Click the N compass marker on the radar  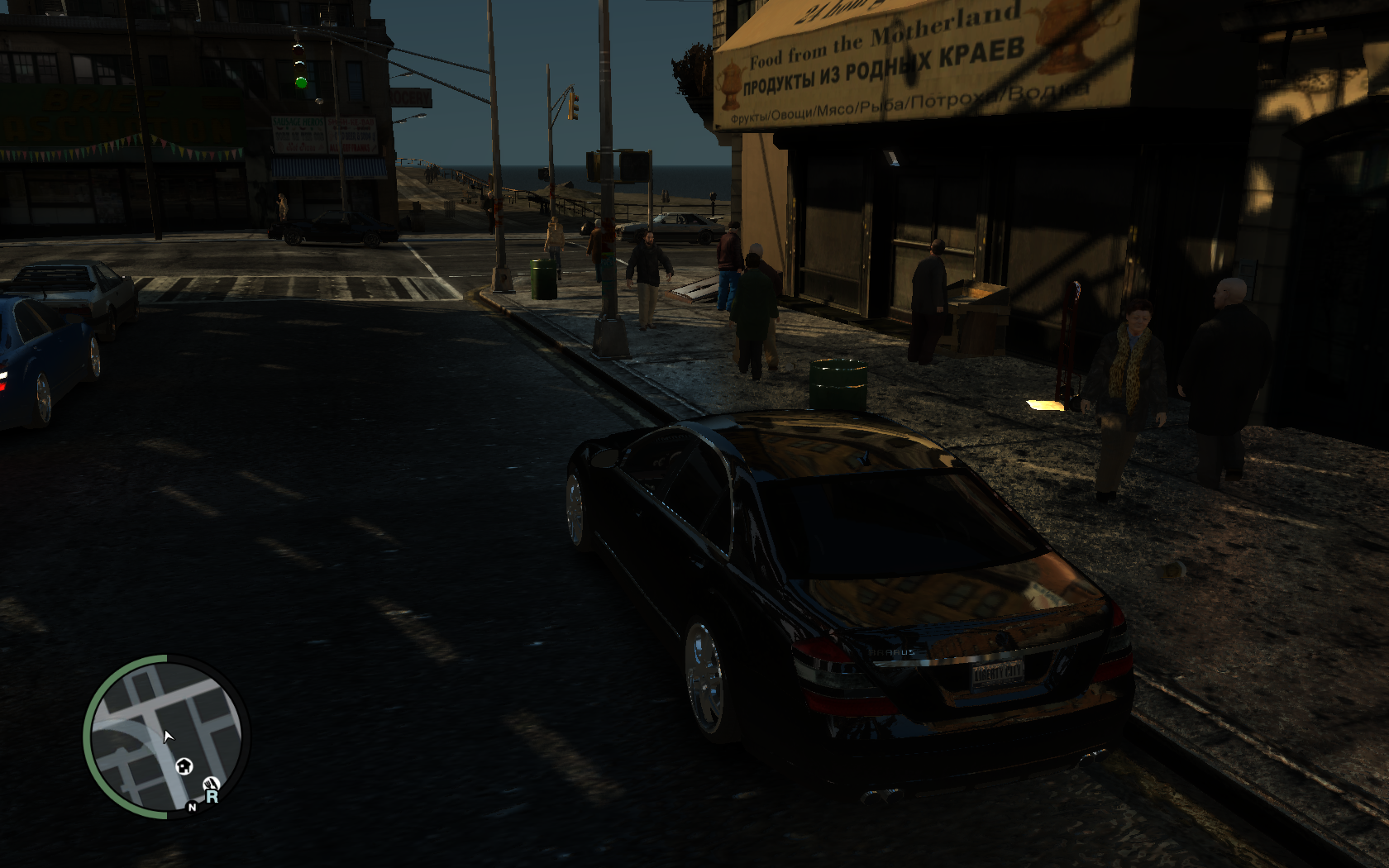point(191,808)
